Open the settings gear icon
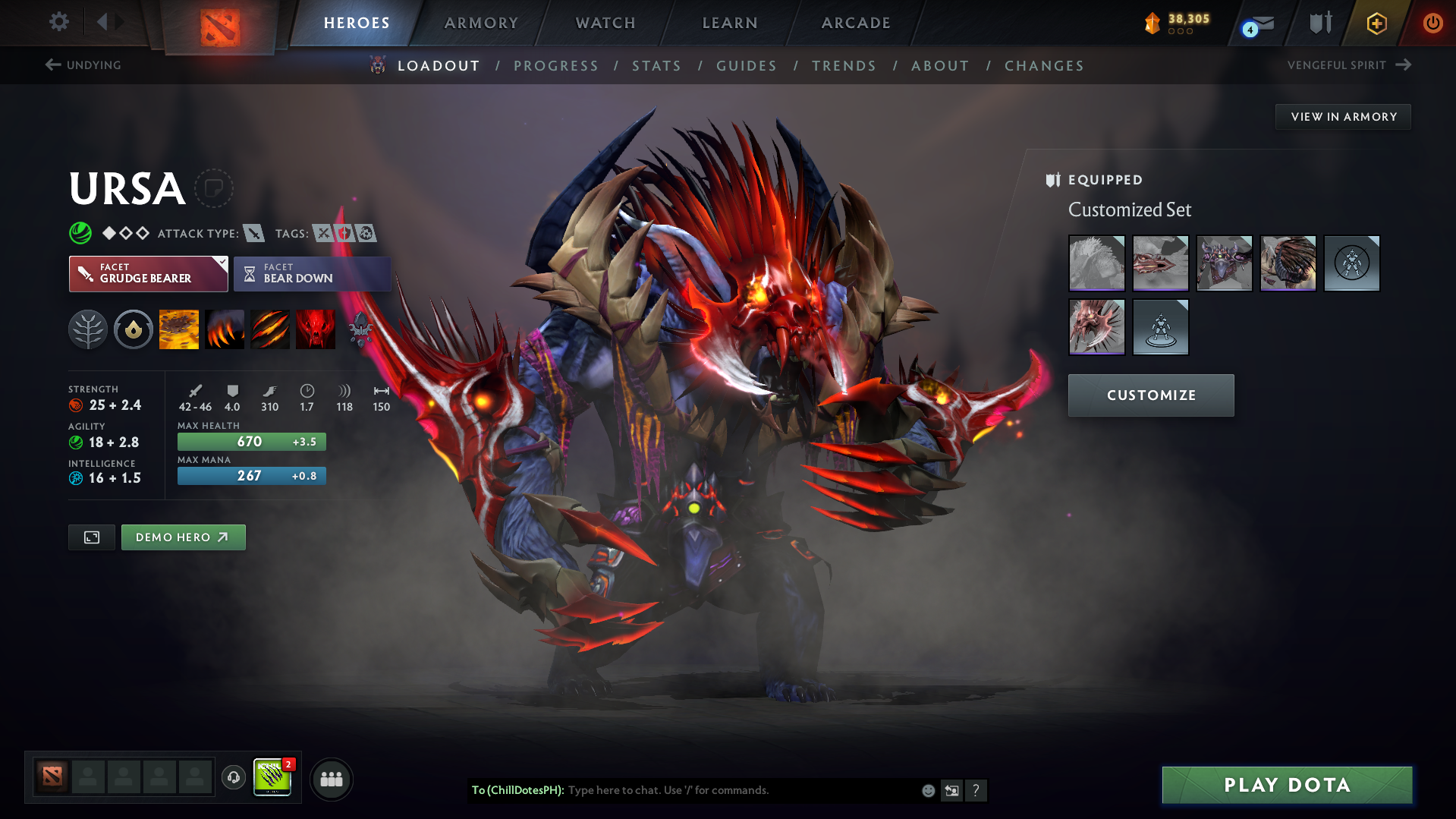 tap(58, 23)
